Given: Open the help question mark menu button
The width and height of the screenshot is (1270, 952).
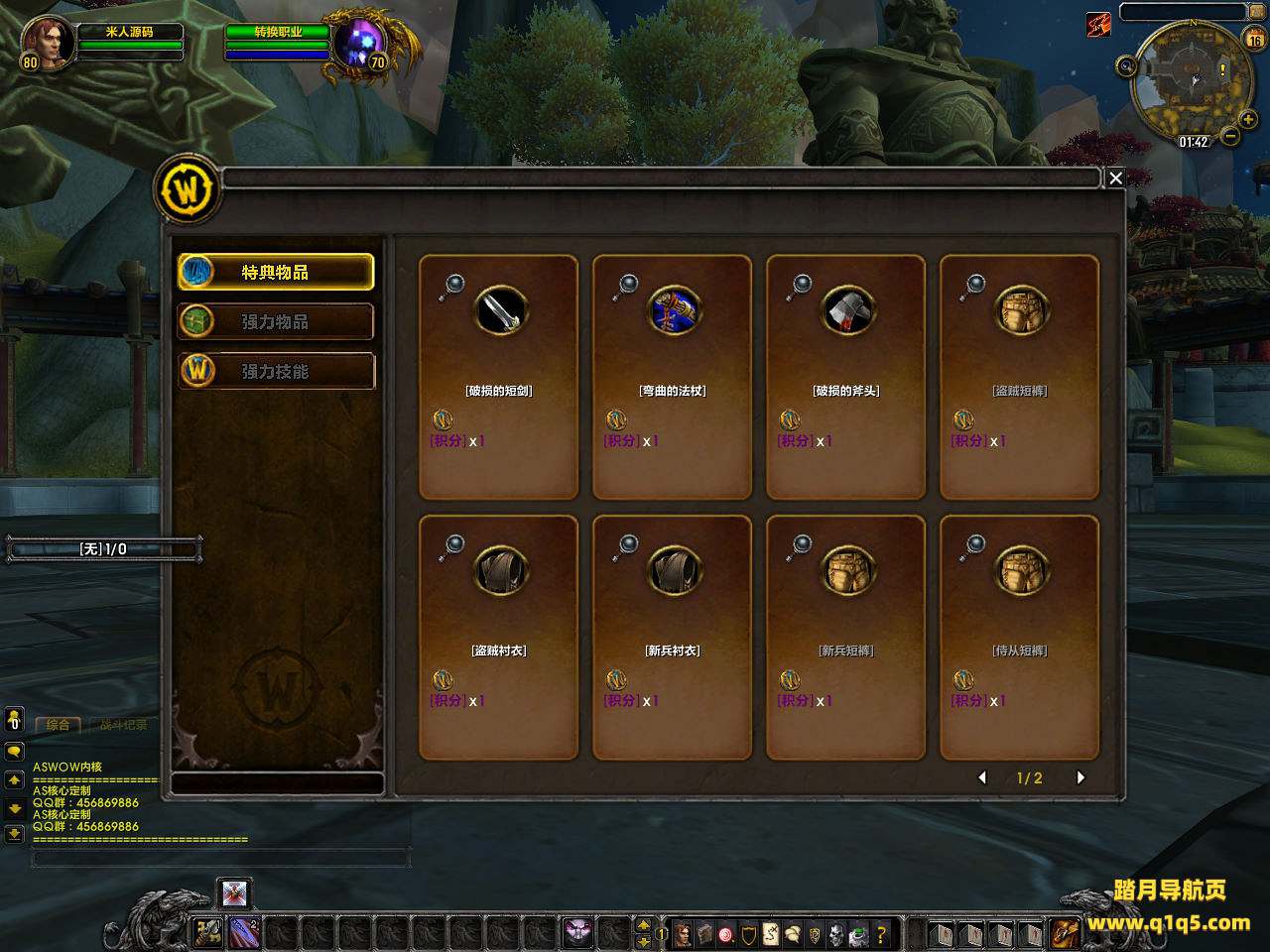Looking at the screenshot, I should pos(880,933).
